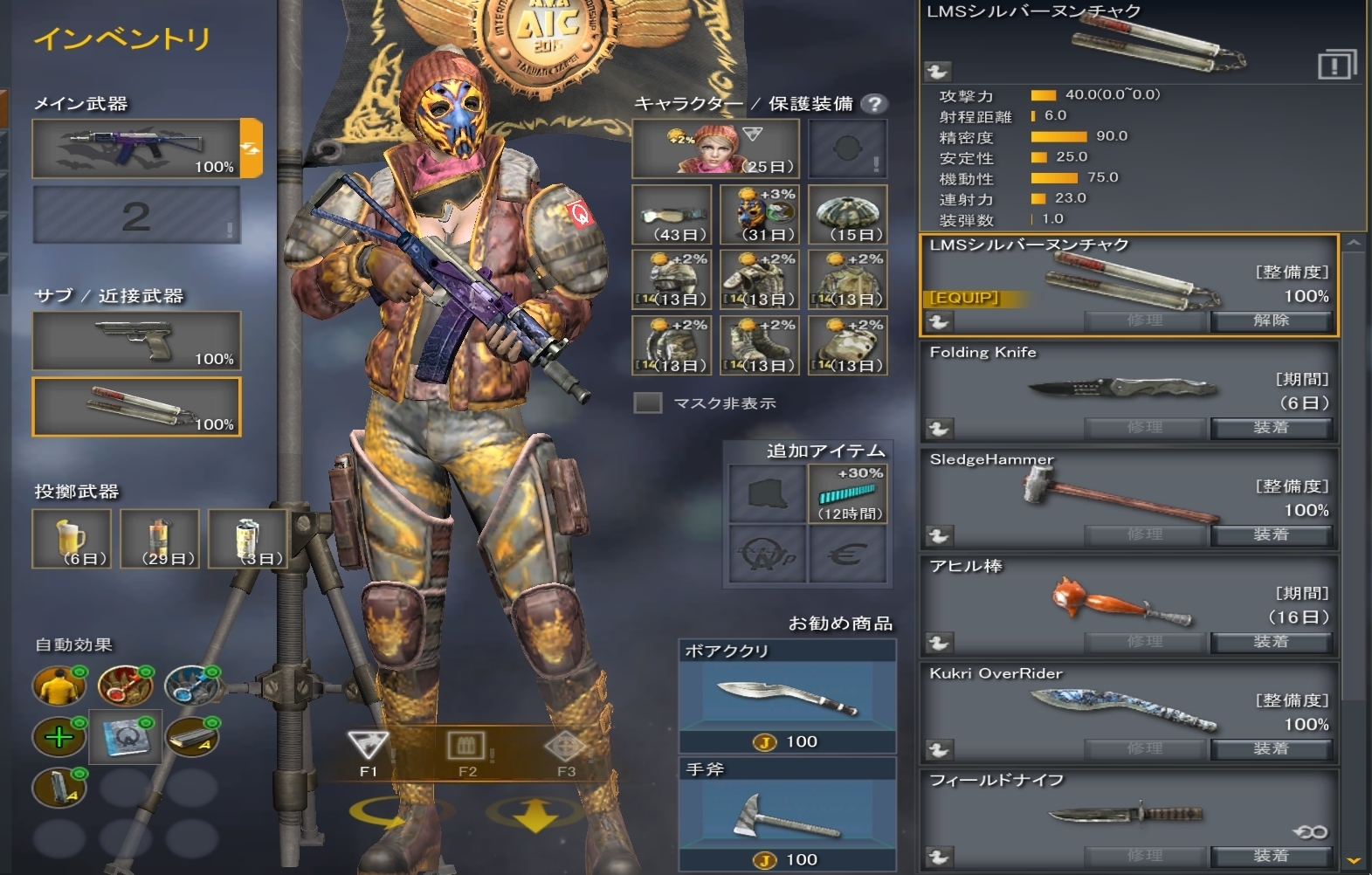The height and width of the screenshot is (875, 1372).
Task: Equip the Kukri OverRider
Action: tap(1271, 748)
